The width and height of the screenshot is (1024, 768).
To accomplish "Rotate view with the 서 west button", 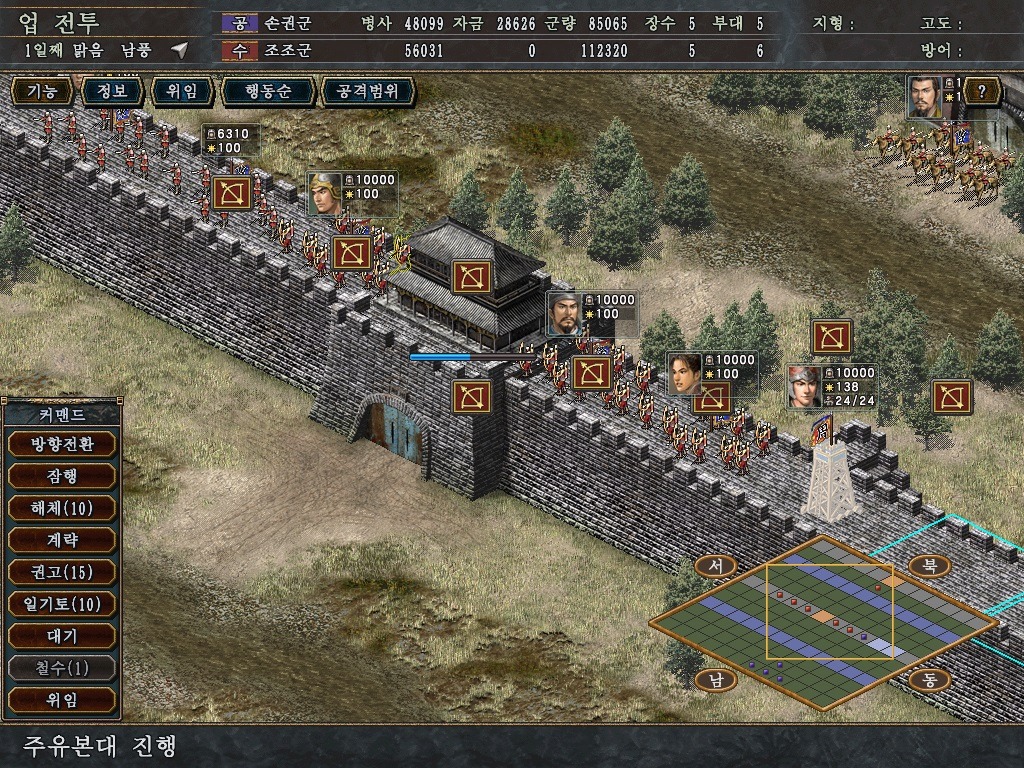I will tap(715, 566).
